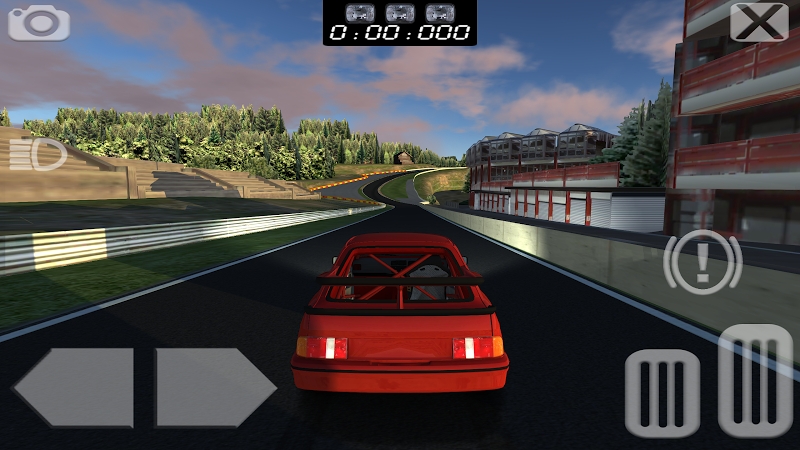
Task: Tap the taller gas pedal
Action: click(755, 381)
